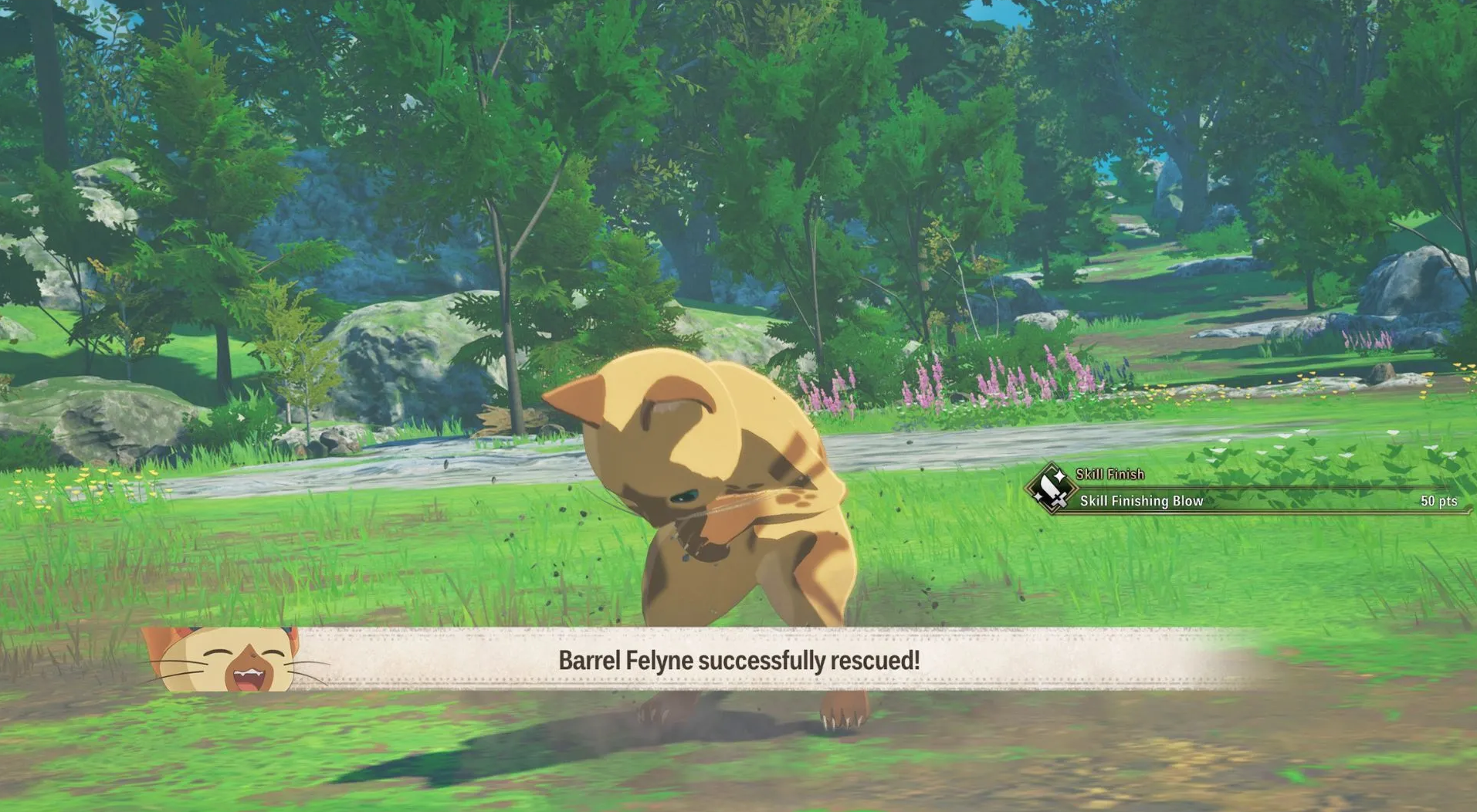This screenshot has width=1477, height=812.
Task: Select the Barrel Felyne rescued notification banner
Action: click(x=738, y=660)
